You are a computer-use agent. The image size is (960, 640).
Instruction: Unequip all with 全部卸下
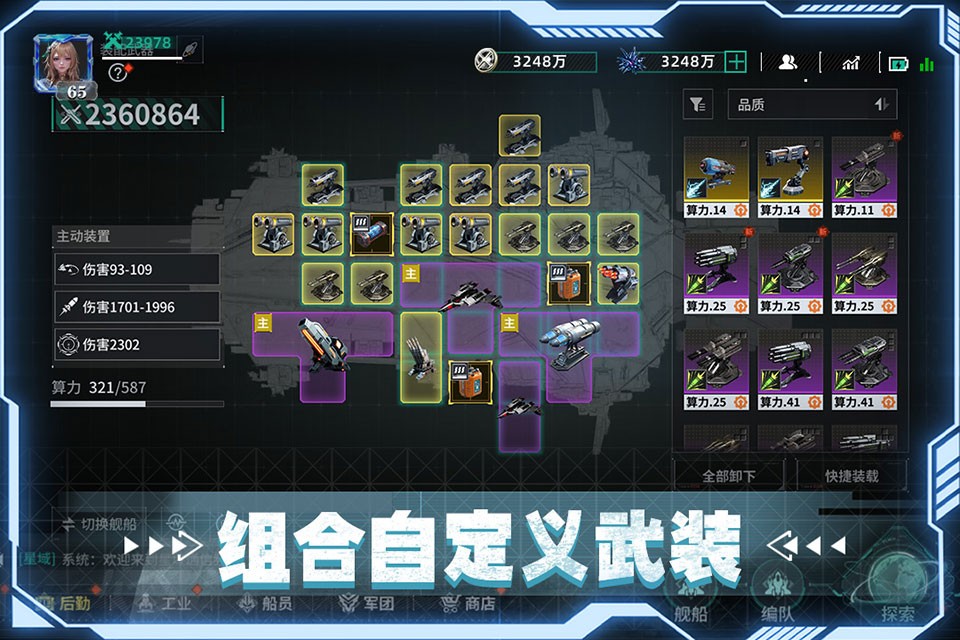728,476
